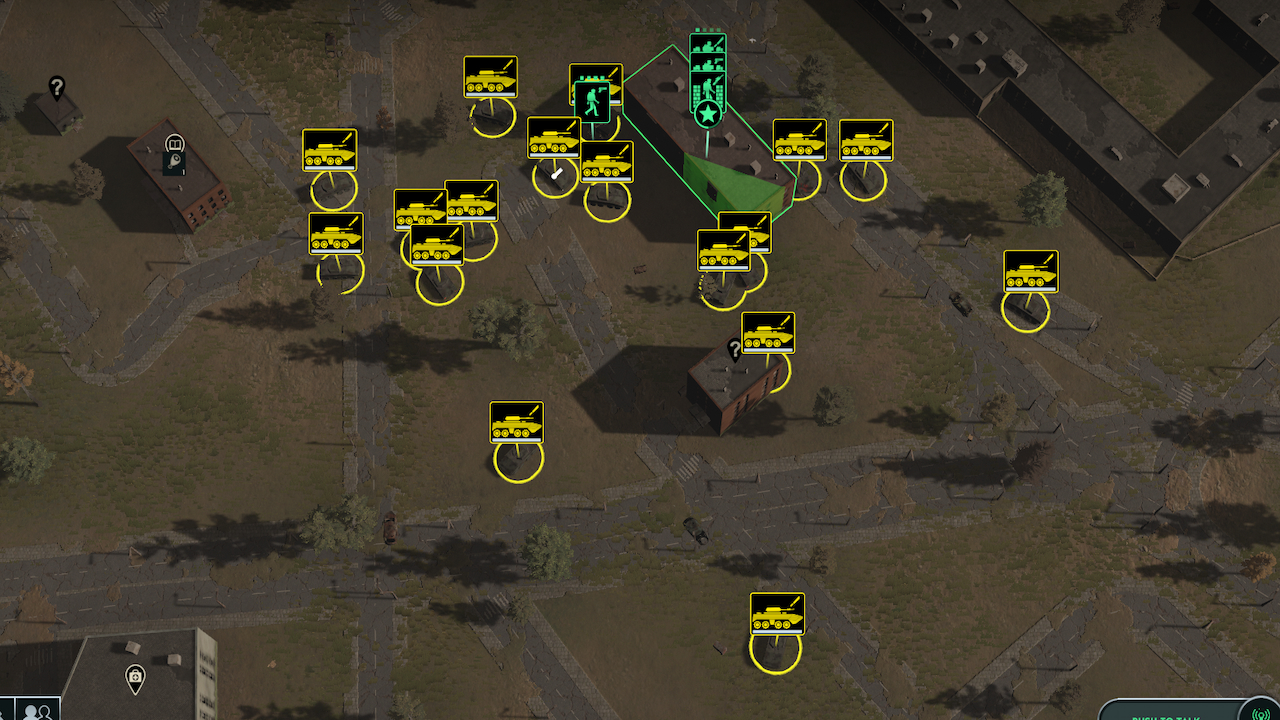Open the medical supply map pin

[135, 676]
